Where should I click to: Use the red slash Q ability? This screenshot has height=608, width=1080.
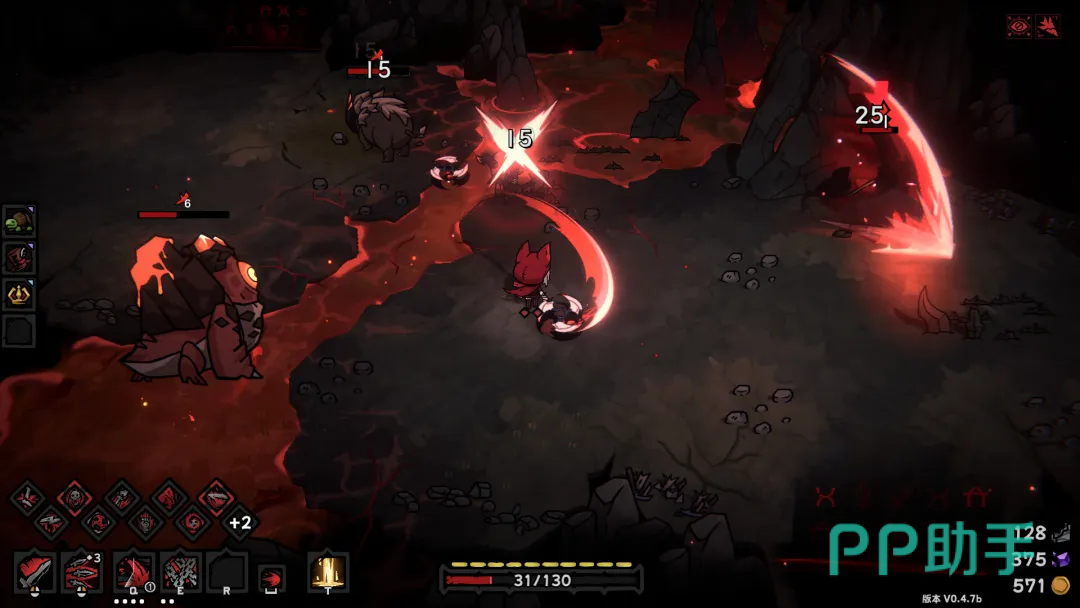click(134, 572)
